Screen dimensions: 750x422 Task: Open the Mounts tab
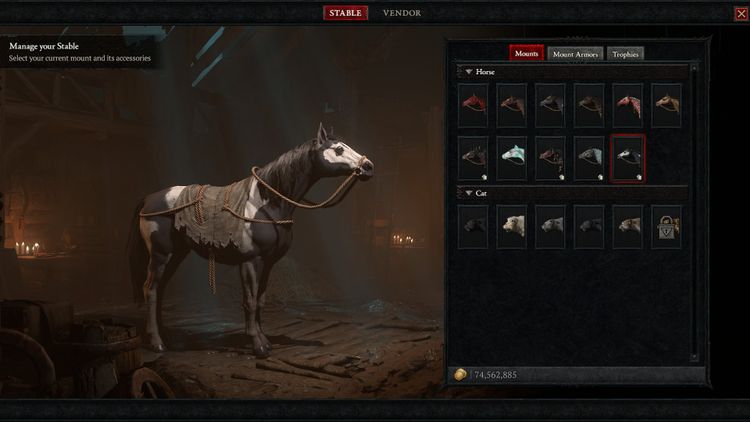[x=526, y=54]
